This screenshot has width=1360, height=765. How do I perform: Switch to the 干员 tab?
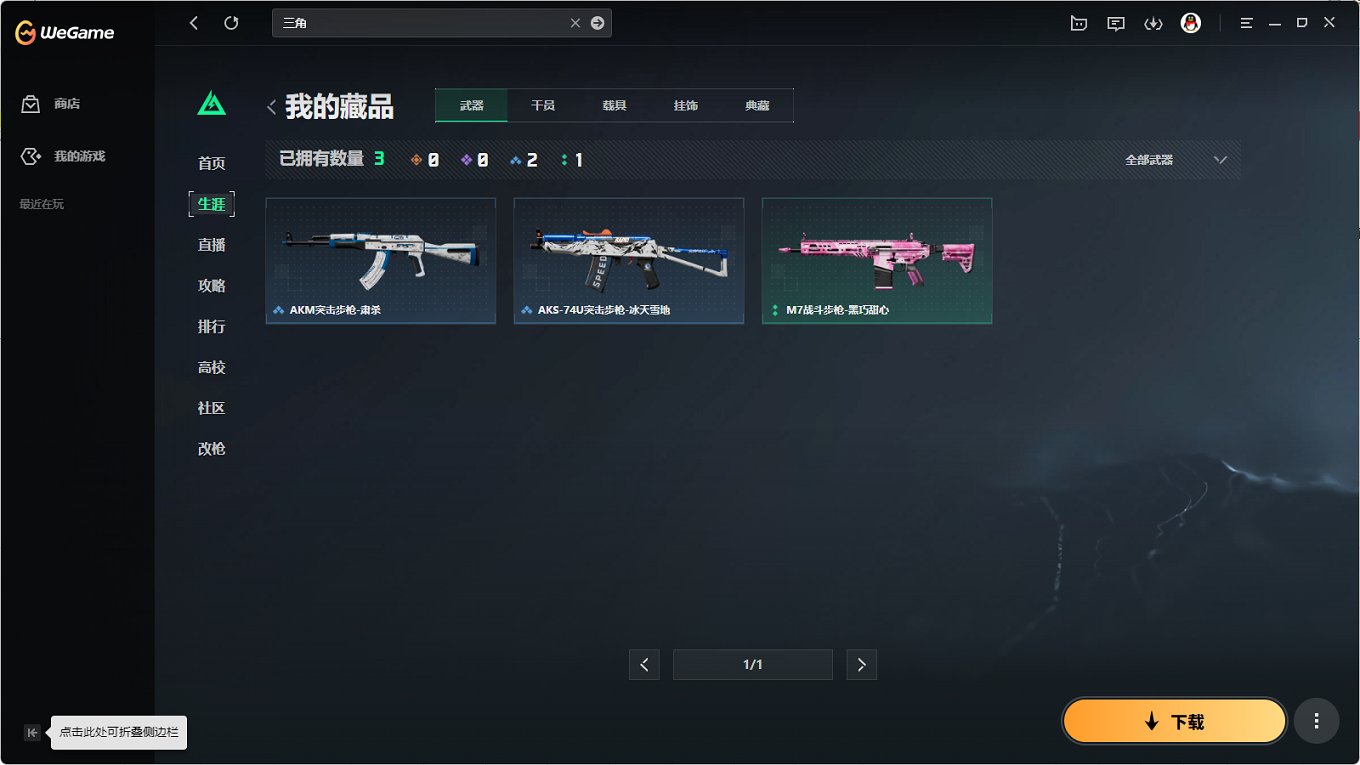coord(542,104)
